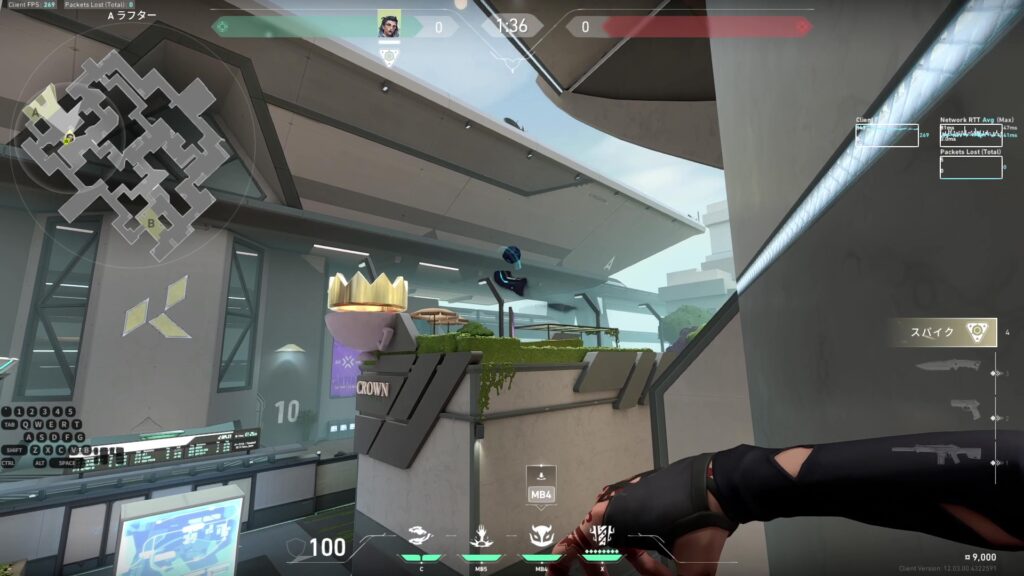This screenshot has height=576, width=1024.
Task: Equip the knife from weapon list
Action: pos(943,366)
